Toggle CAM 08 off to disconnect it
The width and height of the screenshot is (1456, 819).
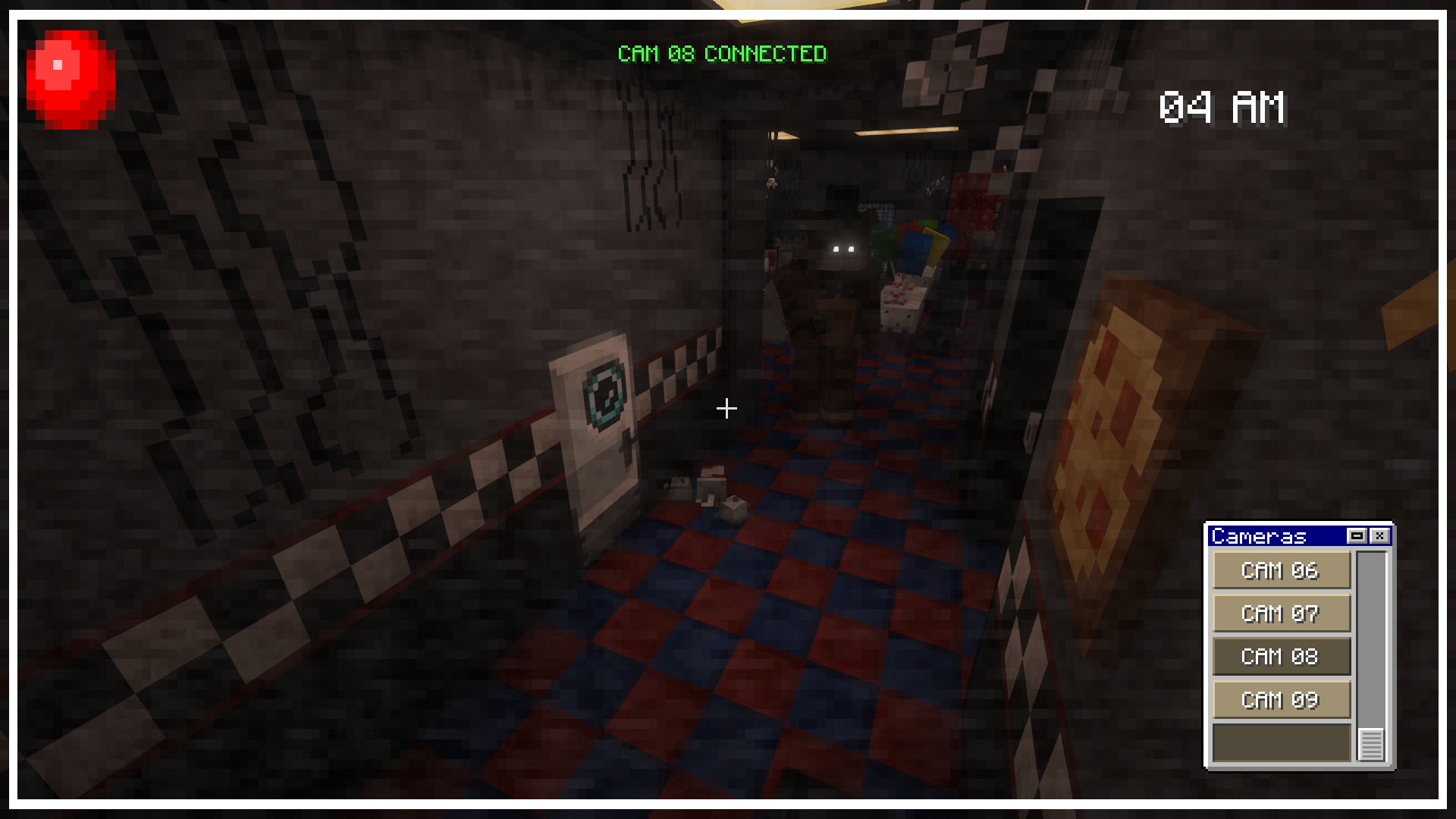1281,657
